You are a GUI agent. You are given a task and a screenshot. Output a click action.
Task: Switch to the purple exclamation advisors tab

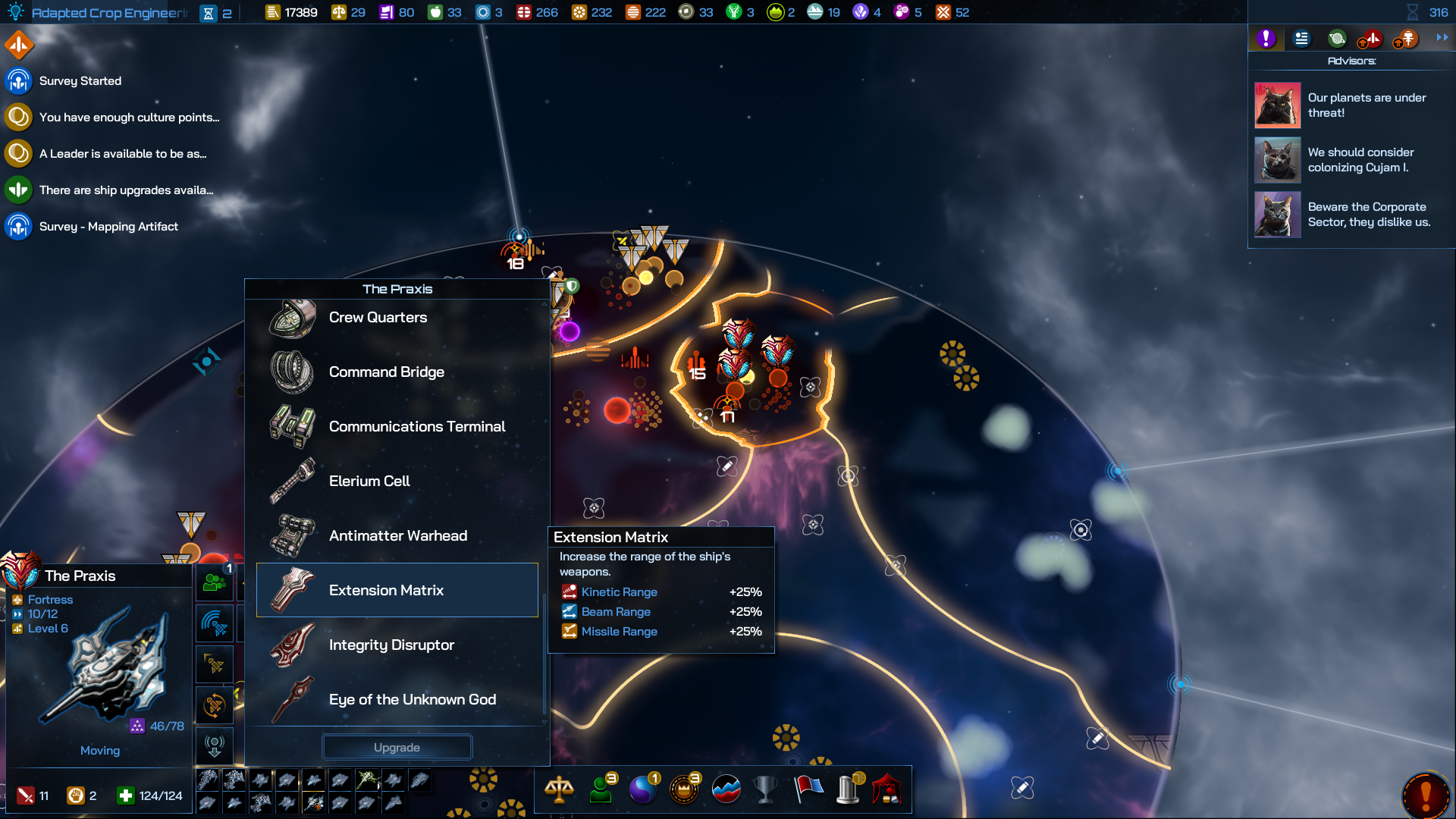point(1266,39)
